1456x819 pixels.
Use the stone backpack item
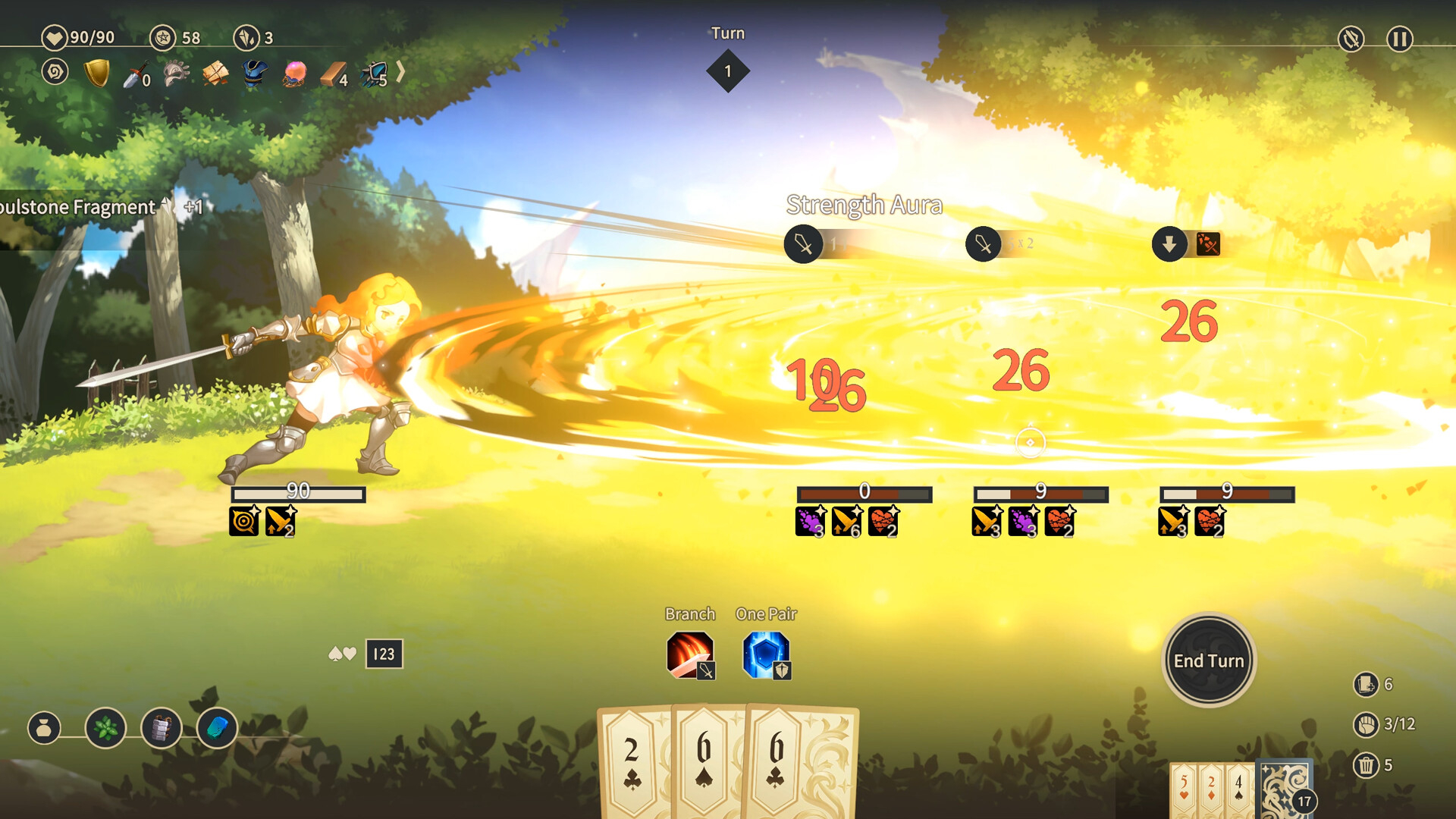tap(162, 729)
